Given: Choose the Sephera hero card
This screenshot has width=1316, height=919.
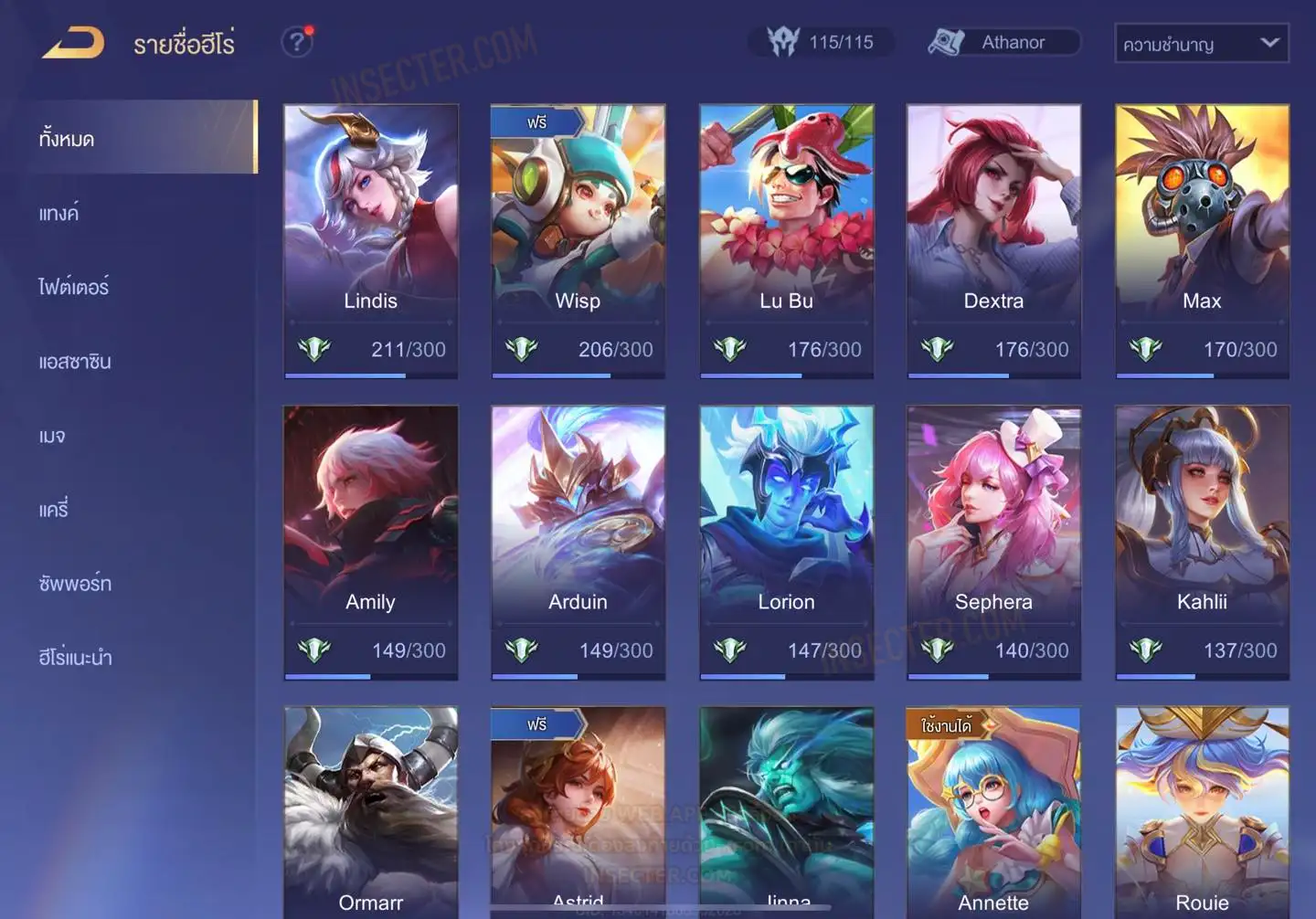Looking at the screenshot, I should click(x=993, y=542).
